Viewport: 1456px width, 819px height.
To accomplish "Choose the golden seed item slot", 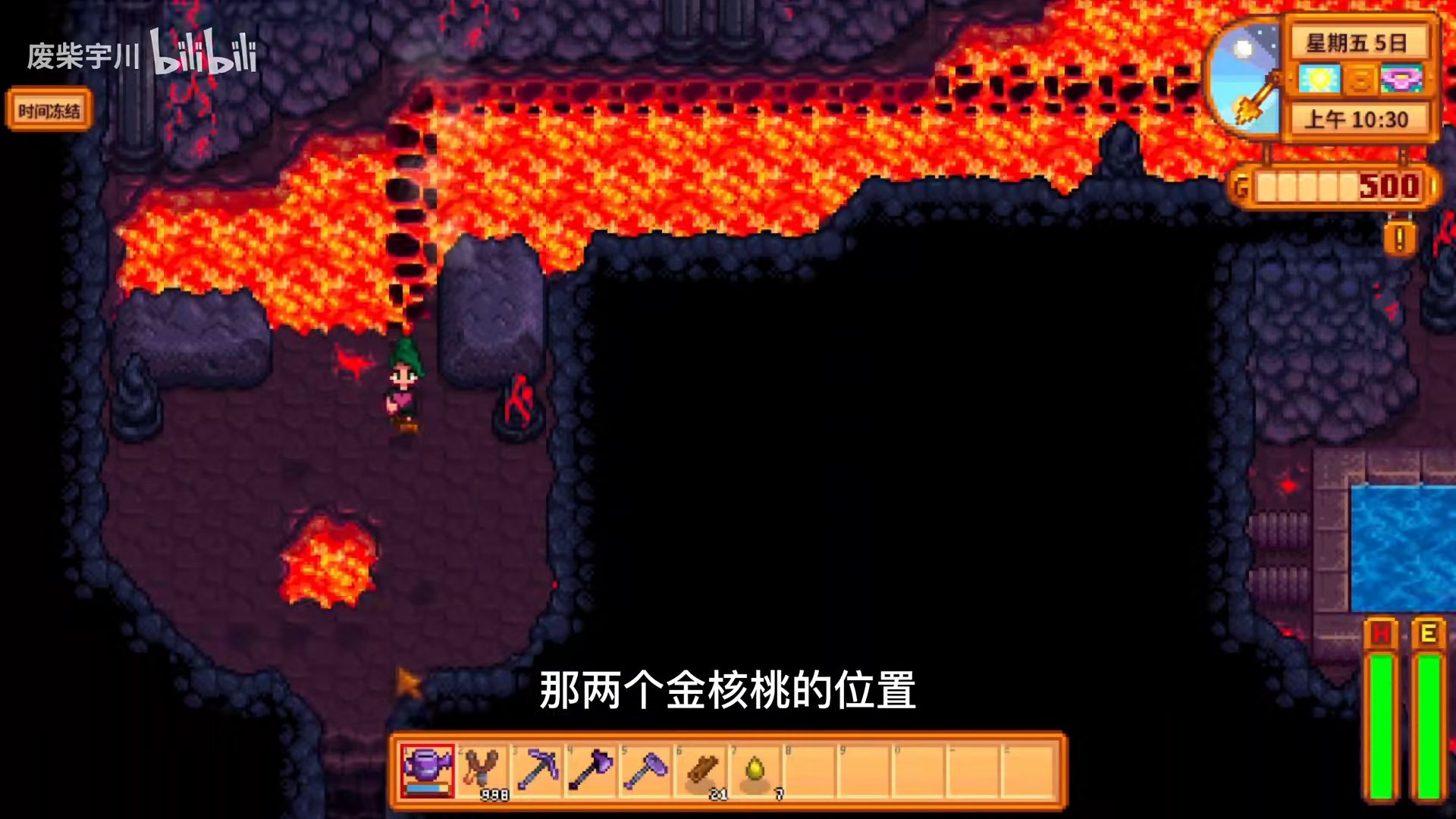I will (x=756, y=770).
